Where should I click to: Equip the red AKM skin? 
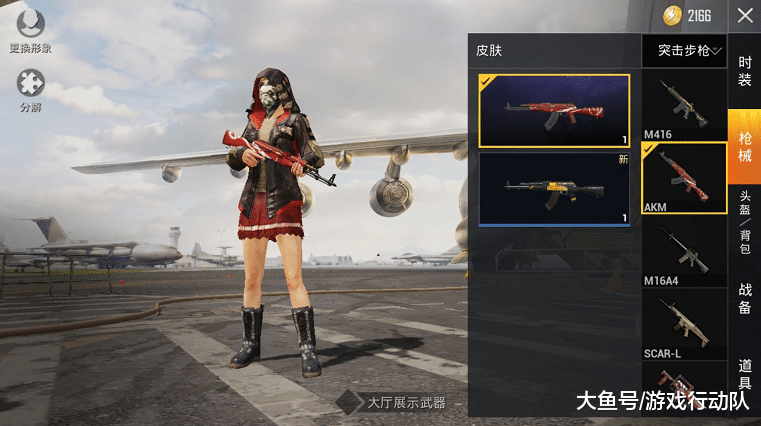tap(554, 111)
